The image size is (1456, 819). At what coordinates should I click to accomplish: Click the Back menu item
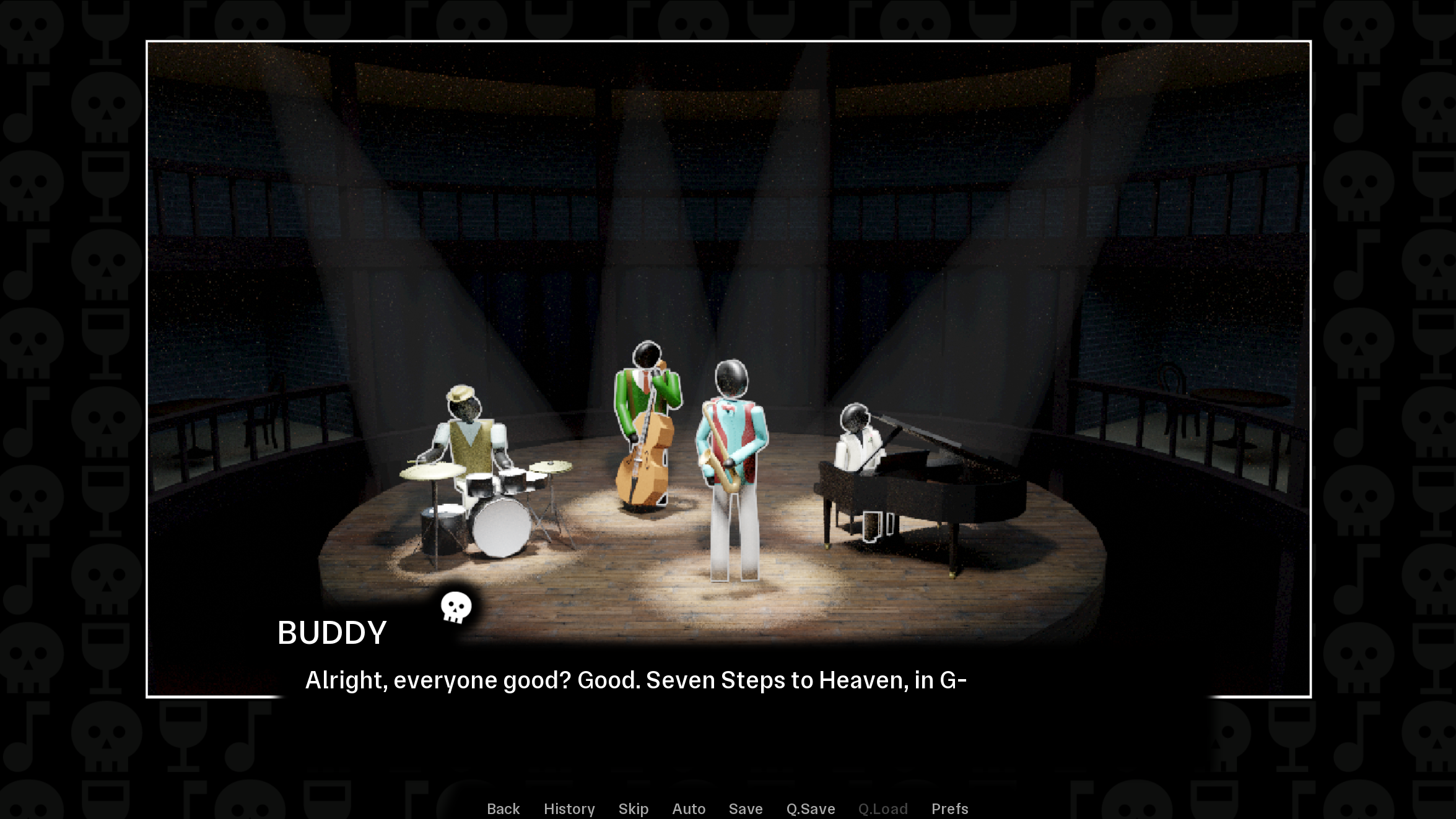(x=503, y=808)
